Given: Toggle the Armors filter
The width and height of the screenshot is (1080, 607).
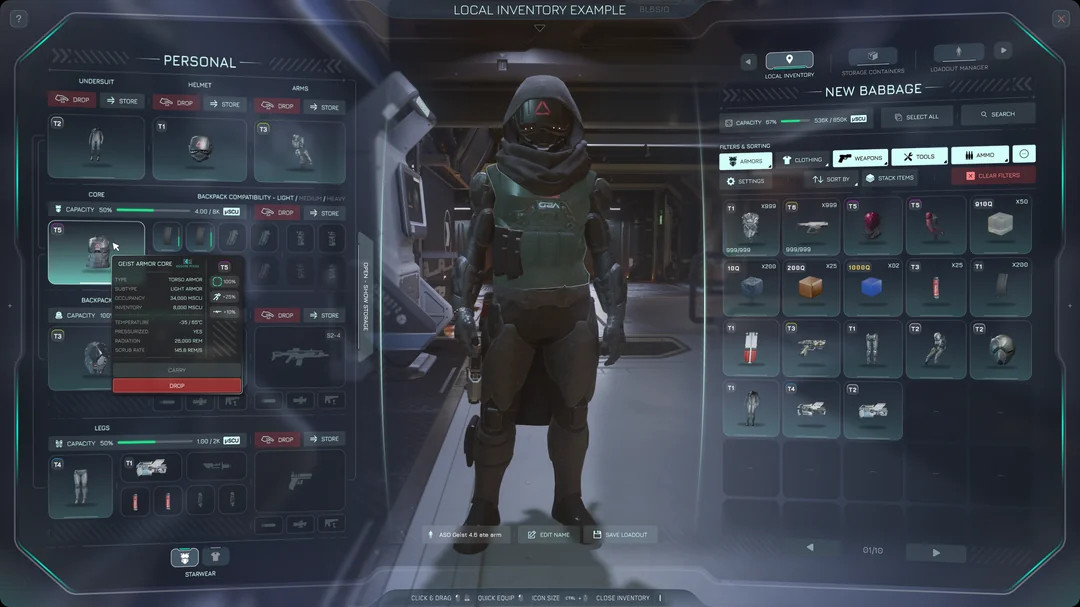Looking at the screenshot, I should (x=745, y=160).
